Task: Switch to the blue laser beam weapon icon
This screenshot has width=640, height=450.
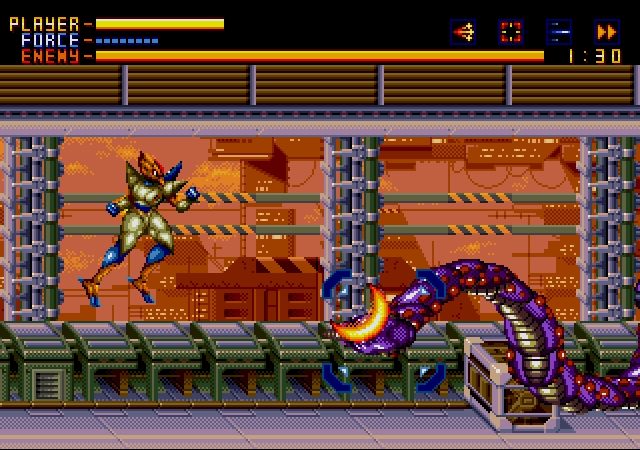Action: pyautogui.click(x=559, y=32)
